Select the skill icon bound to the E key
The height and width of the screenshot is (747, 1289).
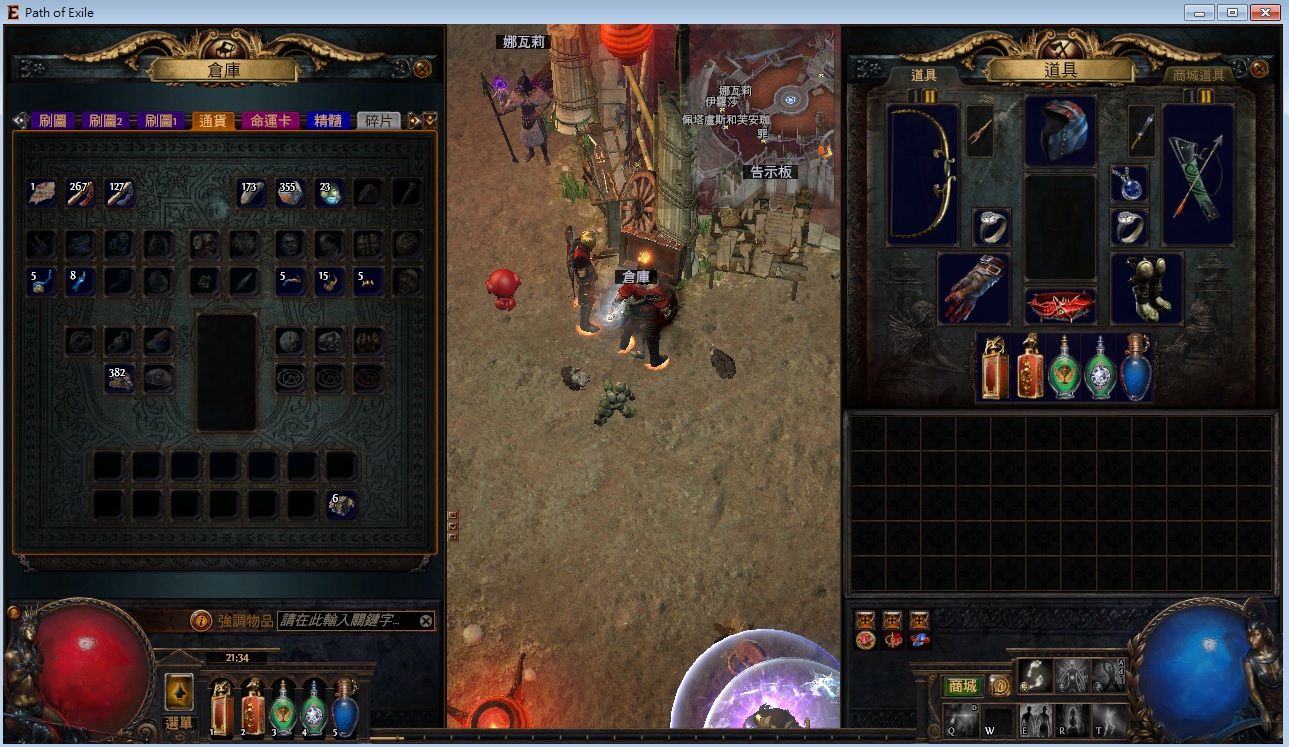click(x=1036, y=719)
